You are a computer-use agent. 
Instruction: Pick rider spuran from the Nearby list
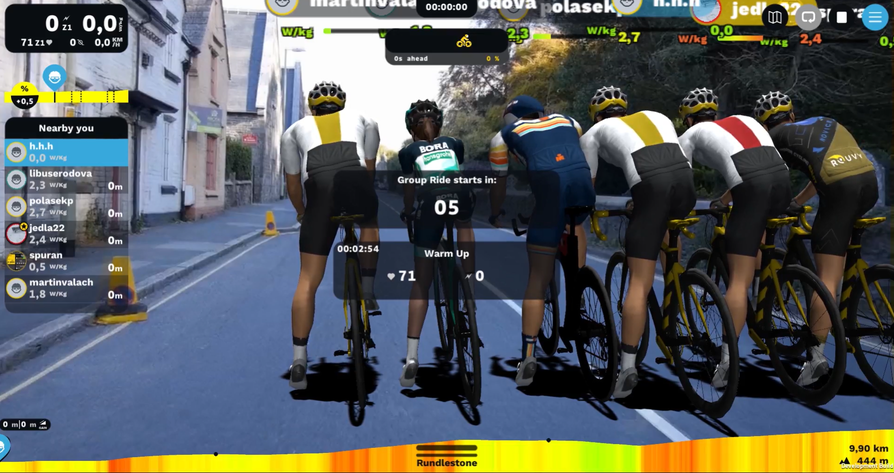(x=67, y=260)
